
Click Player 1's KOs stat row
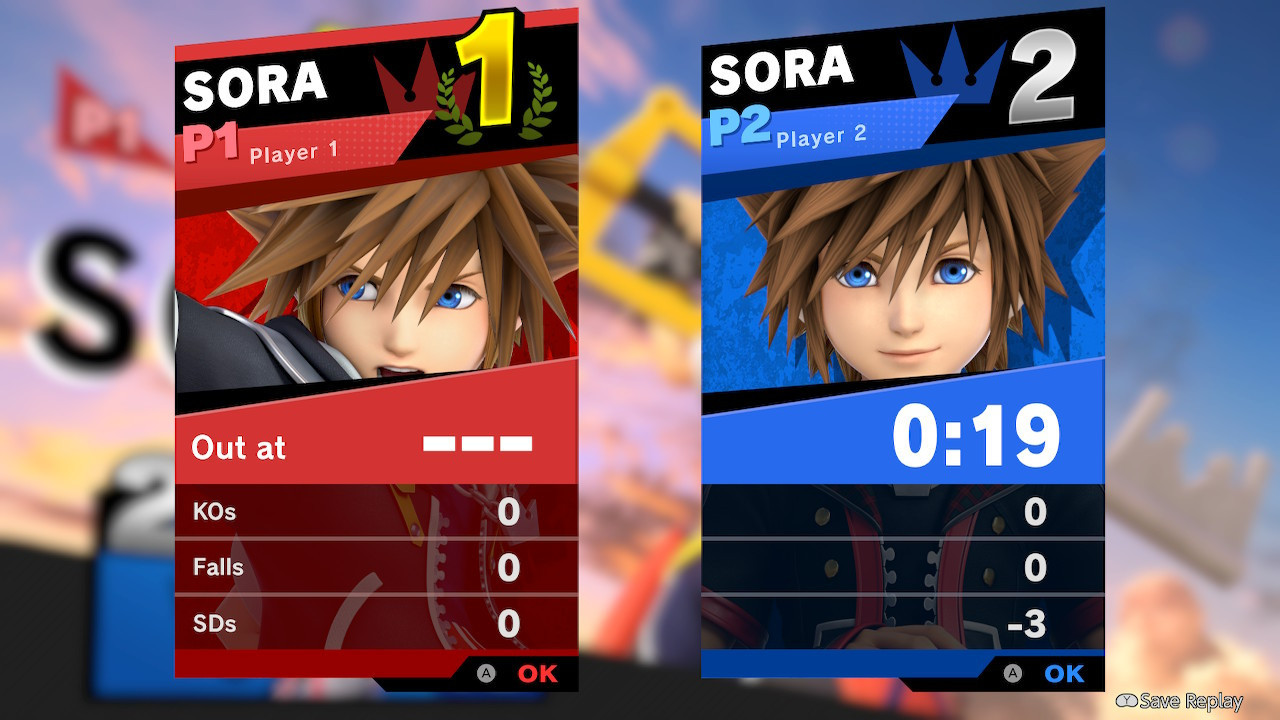(376, 511)
